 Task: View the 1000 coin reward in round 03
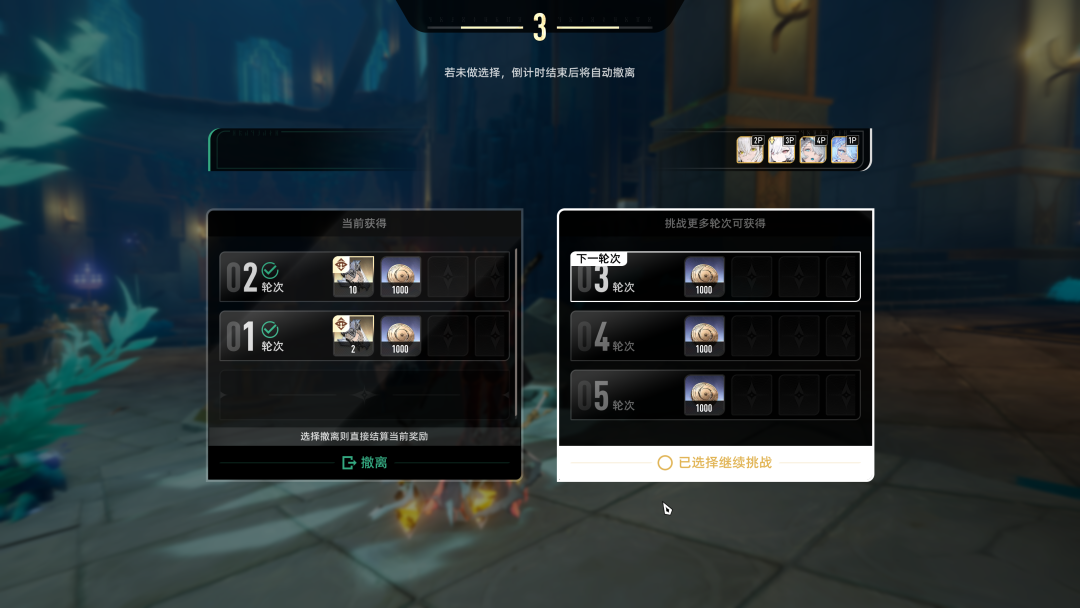click(x=704, y=276)
